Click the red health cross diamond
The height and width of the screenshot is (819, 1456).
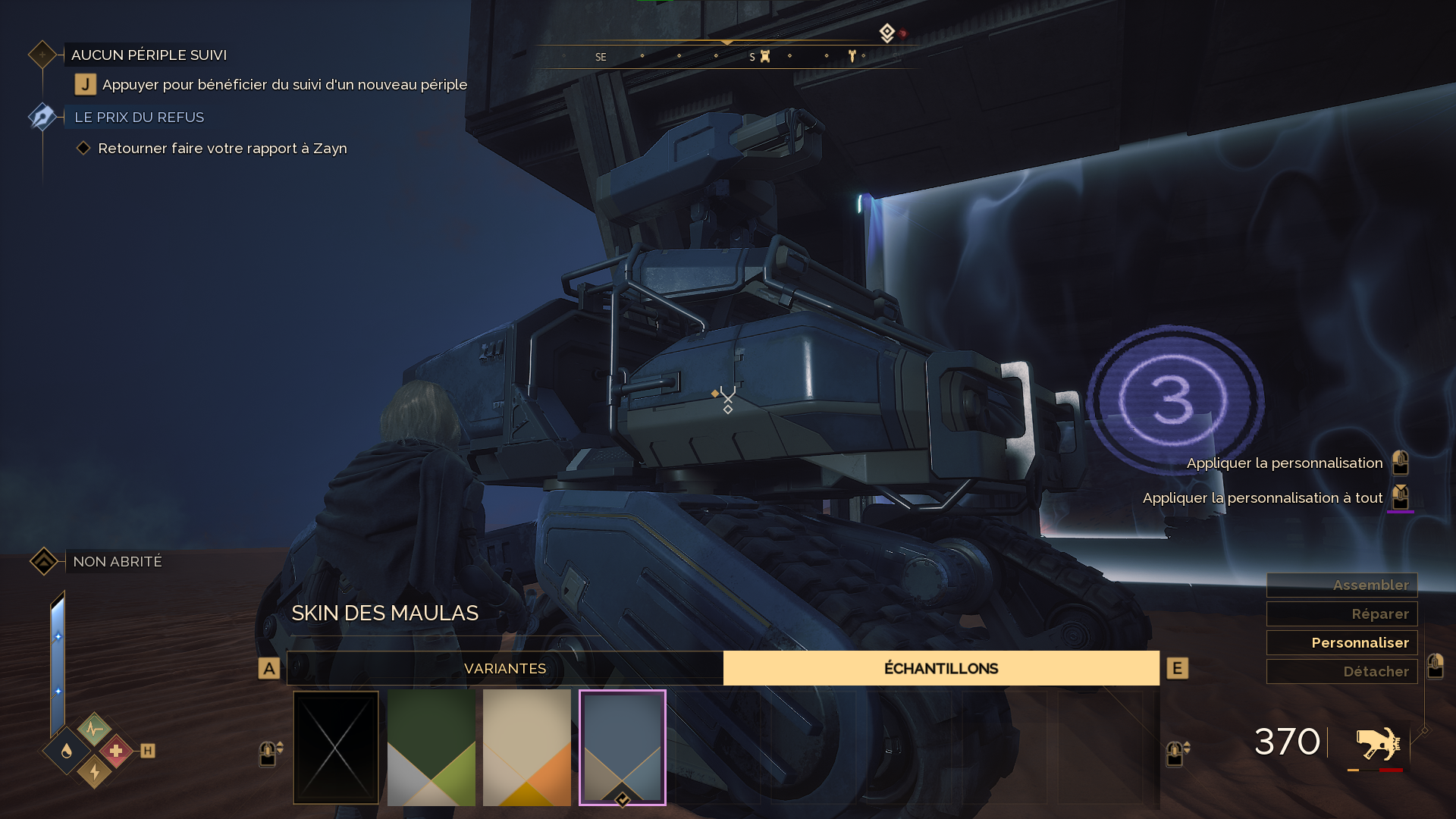click(116, 751)
